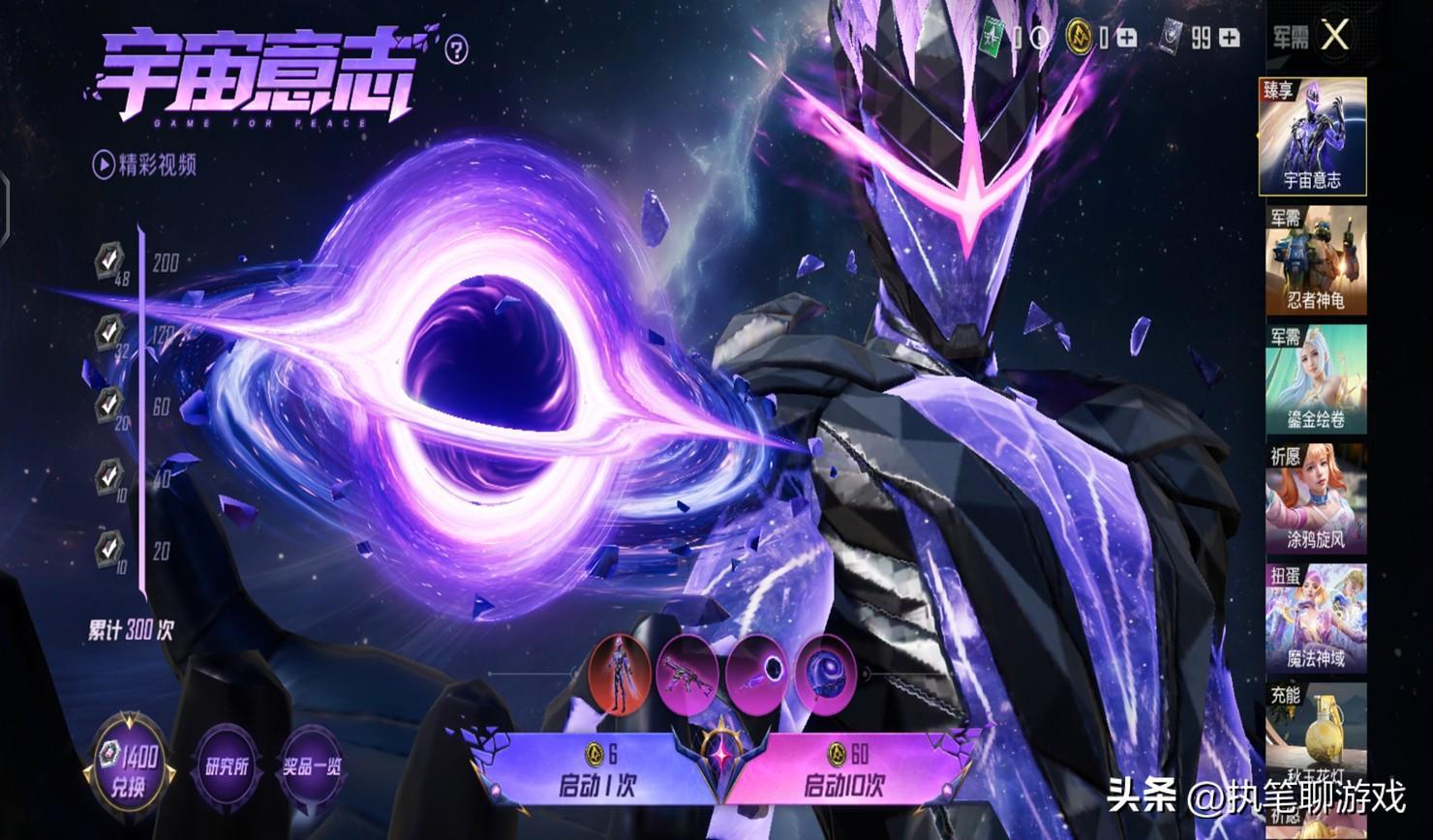Add gold coins with the plus button
This screenshot has width=1433, height=840.
pos(1127,38)
